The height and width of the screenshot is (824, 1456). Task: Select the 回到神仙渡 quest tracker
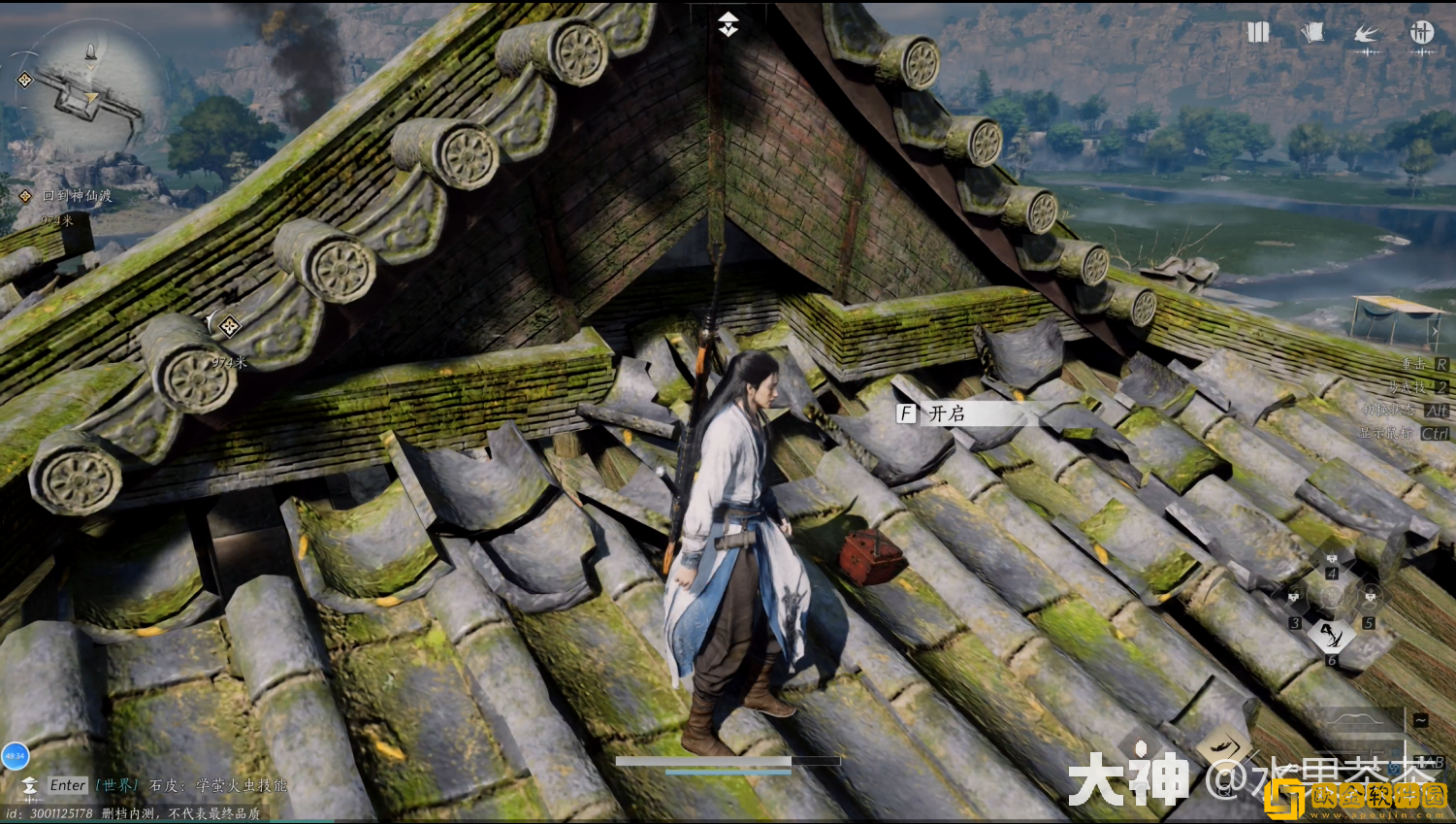click(77, 196)
